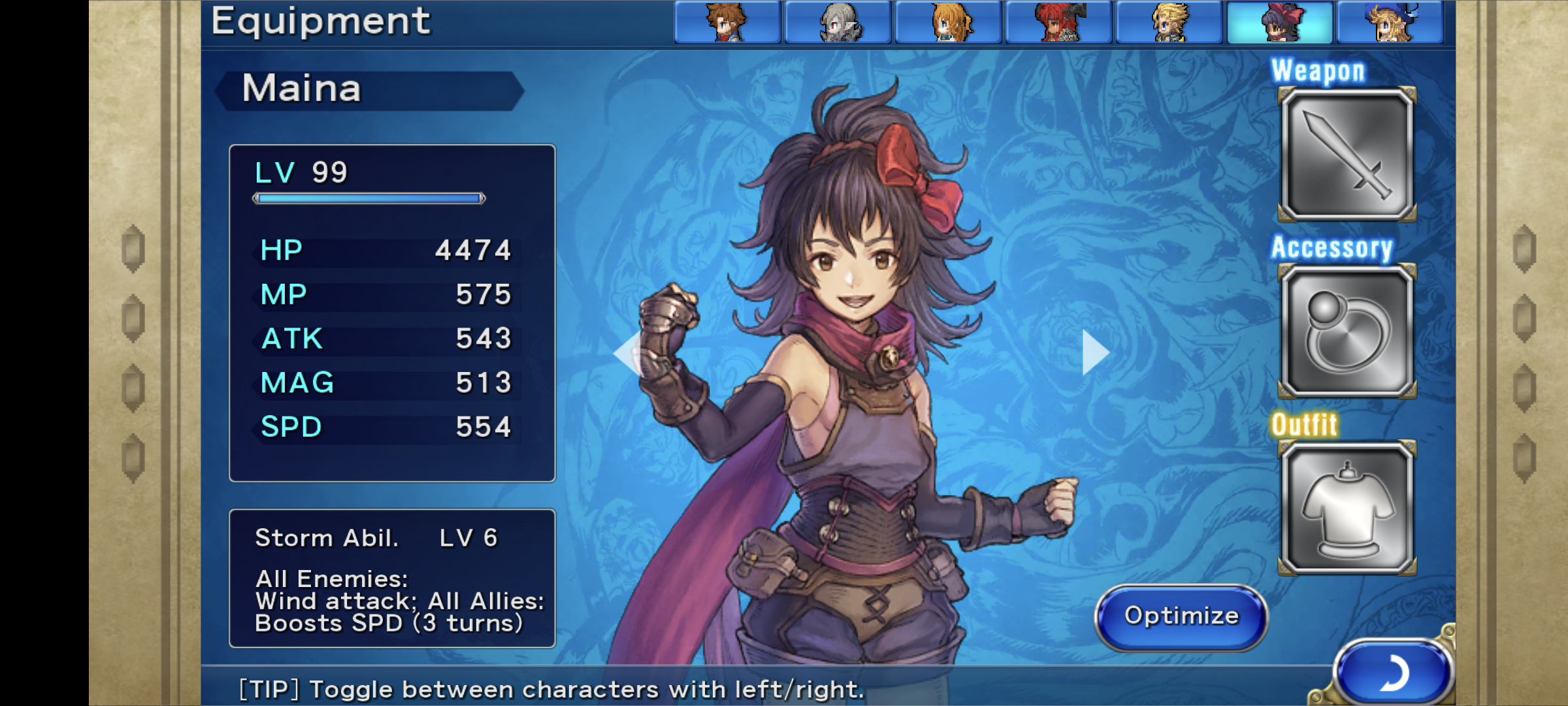Select the orange-haired girl character tab
1568x706 pixels.
(x=948, y=22)
